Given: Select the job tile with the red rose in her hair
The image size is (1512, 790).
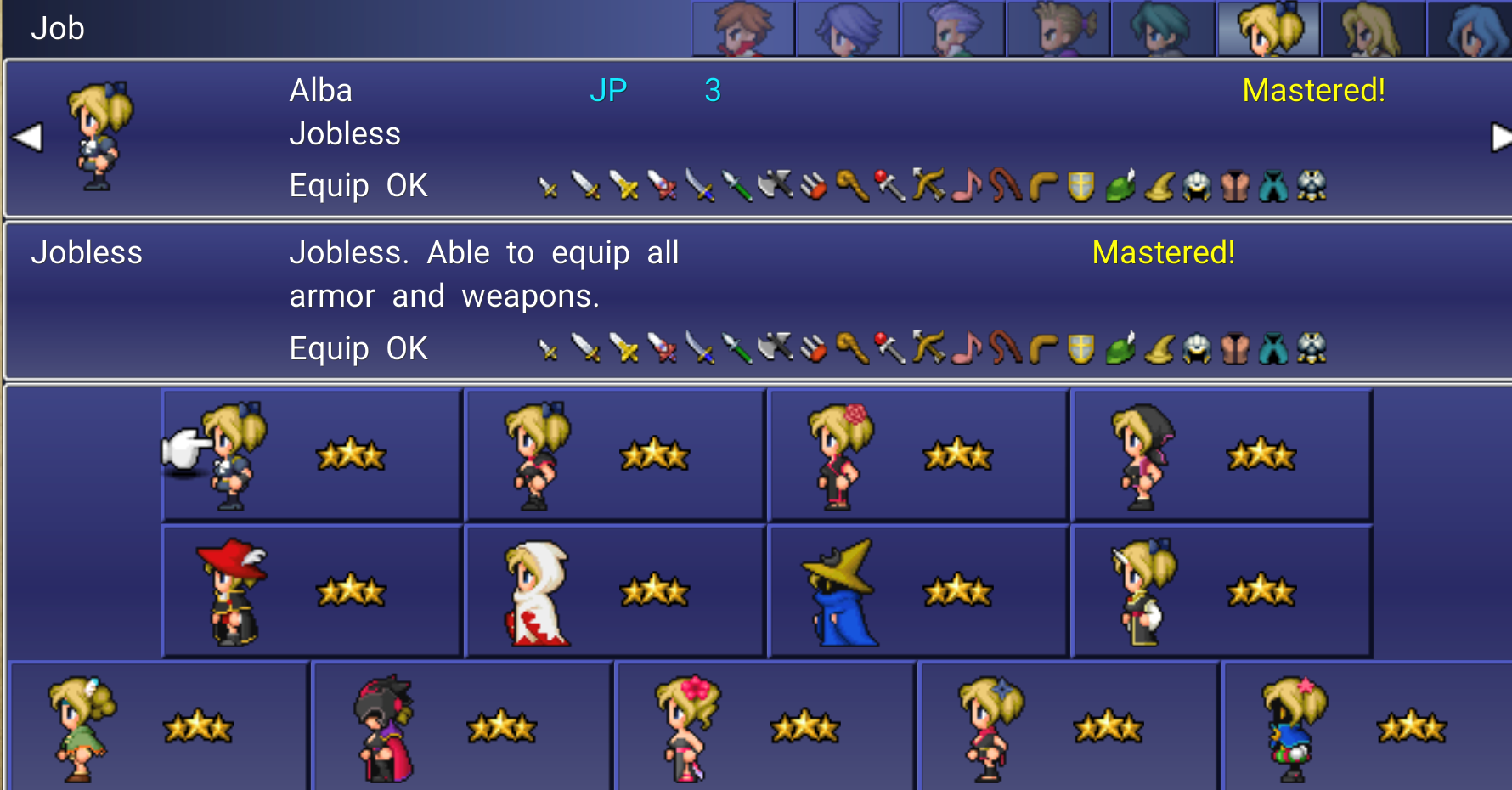Looking at the screenshot, I should point(918,455).
